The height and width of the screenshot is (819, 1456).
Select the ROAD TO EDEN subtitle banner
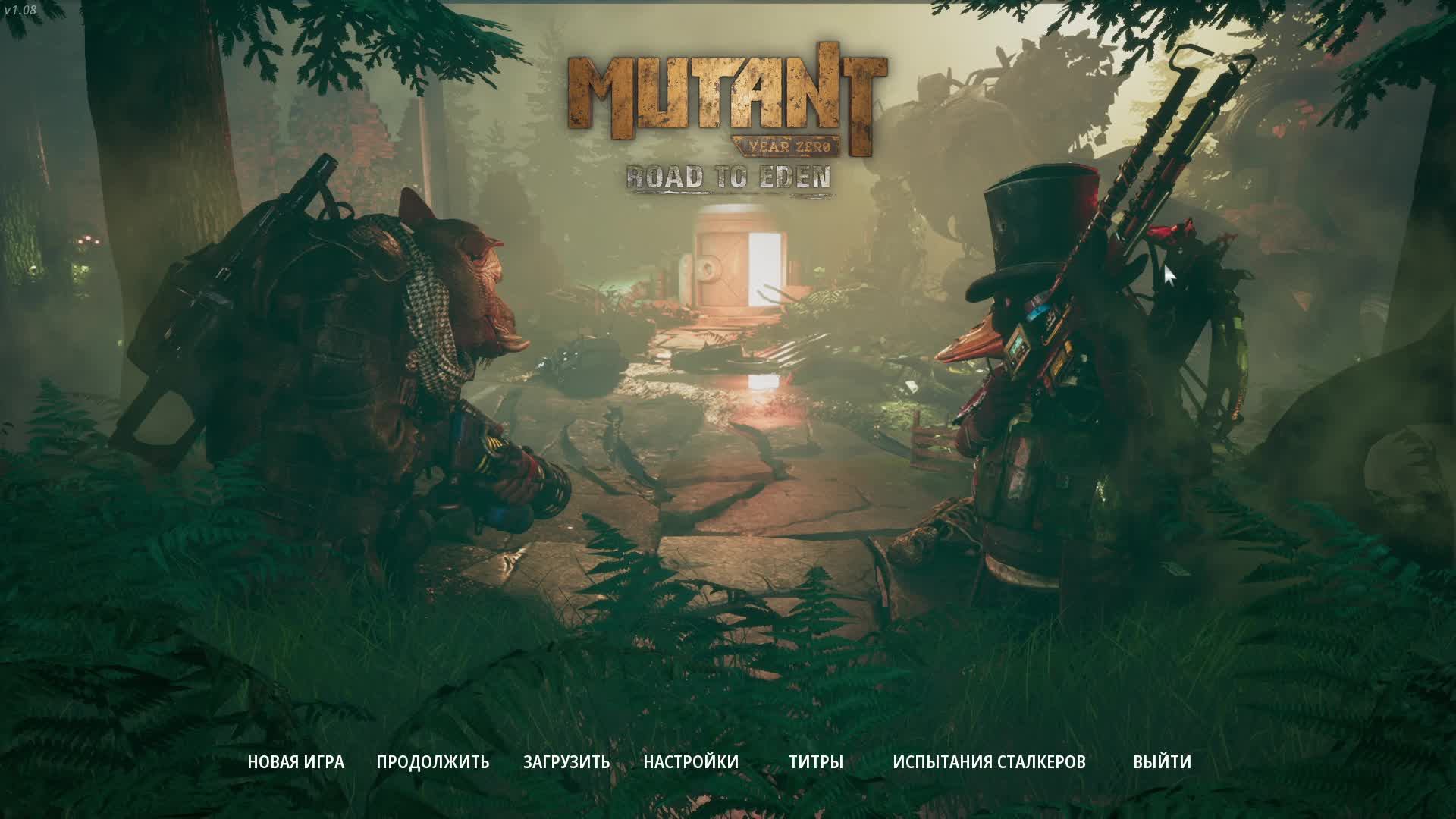[728, 176]
